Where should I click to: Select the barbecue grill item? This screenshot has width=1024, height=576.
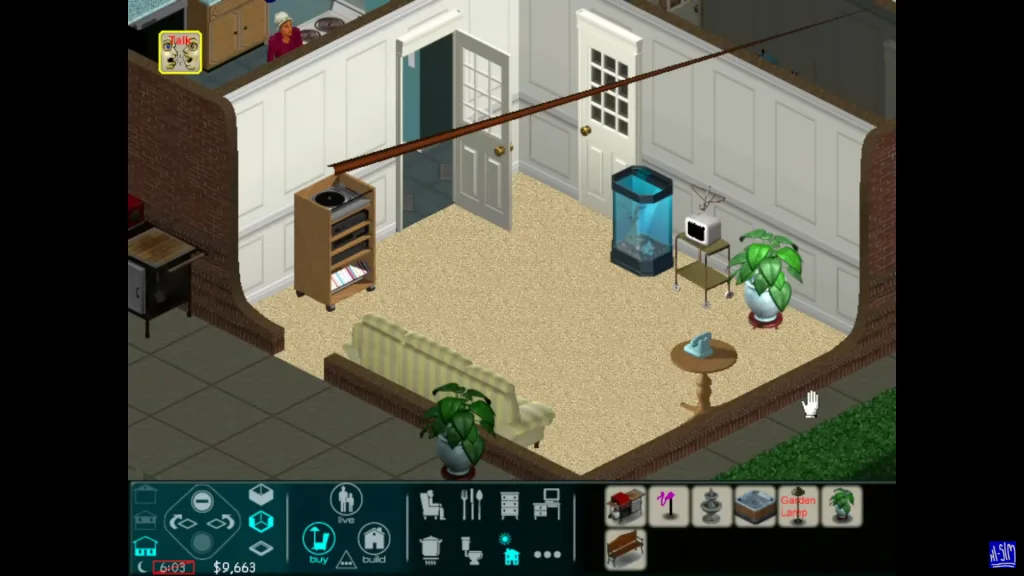[625, 506]
